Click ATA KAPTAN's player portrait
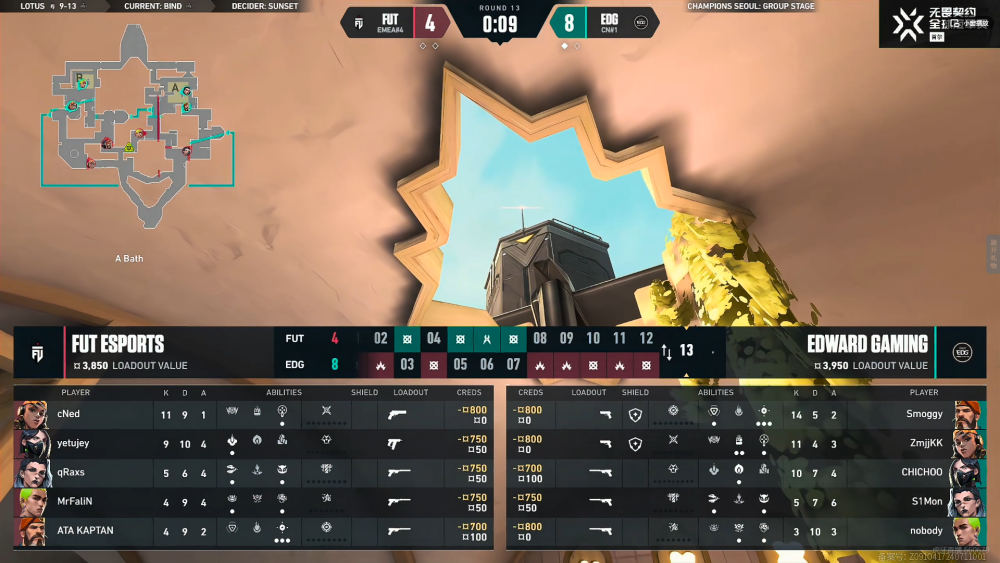 32,531
